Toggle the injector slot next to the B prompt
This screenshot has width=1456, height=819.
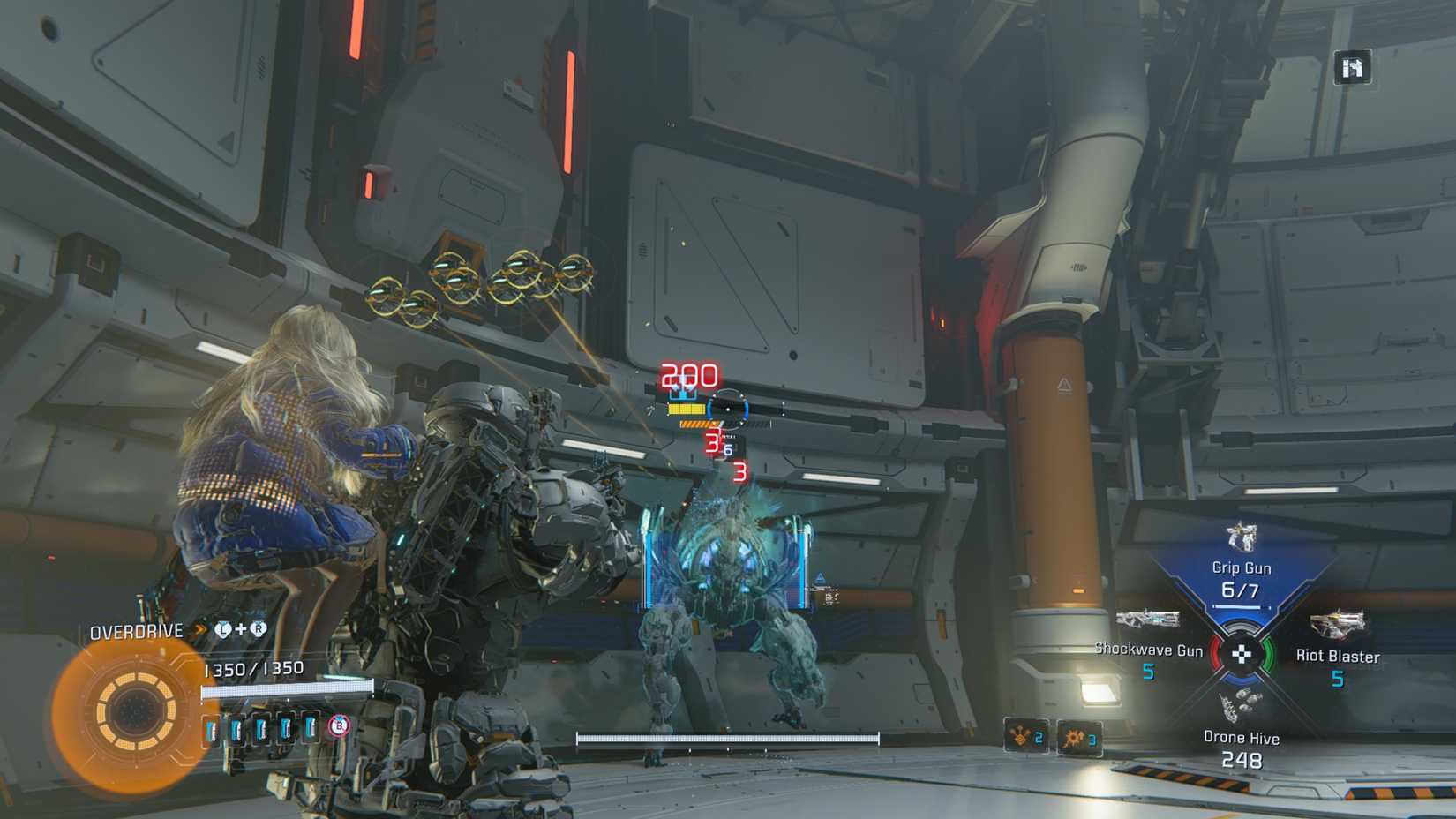(x=311, y=729)
